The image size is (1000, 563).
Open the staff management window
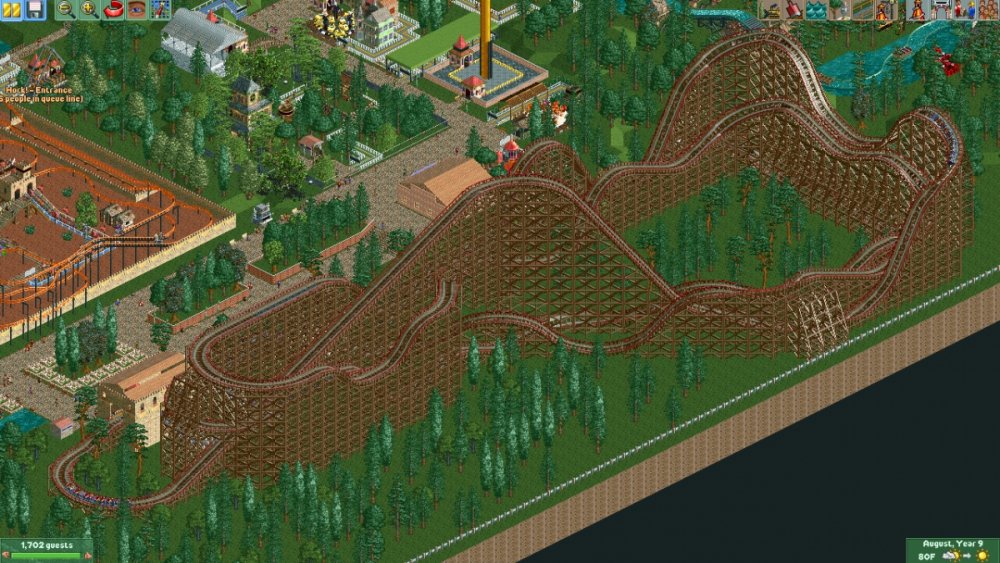coord(963,10)
